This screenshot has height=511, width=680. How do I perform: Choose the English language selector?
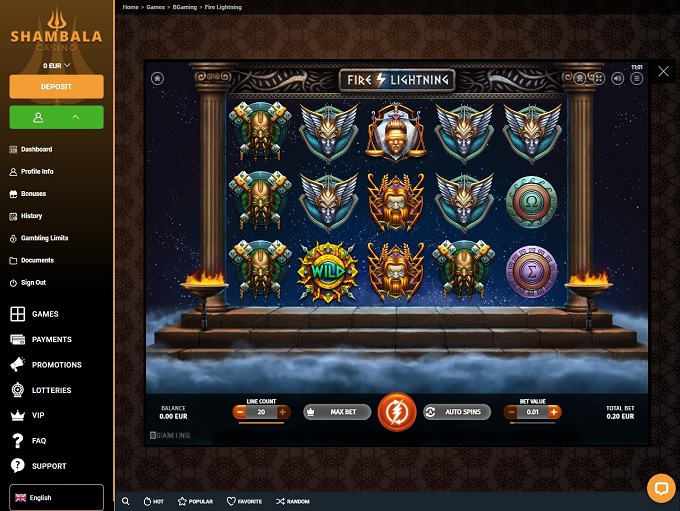point(56,497)
